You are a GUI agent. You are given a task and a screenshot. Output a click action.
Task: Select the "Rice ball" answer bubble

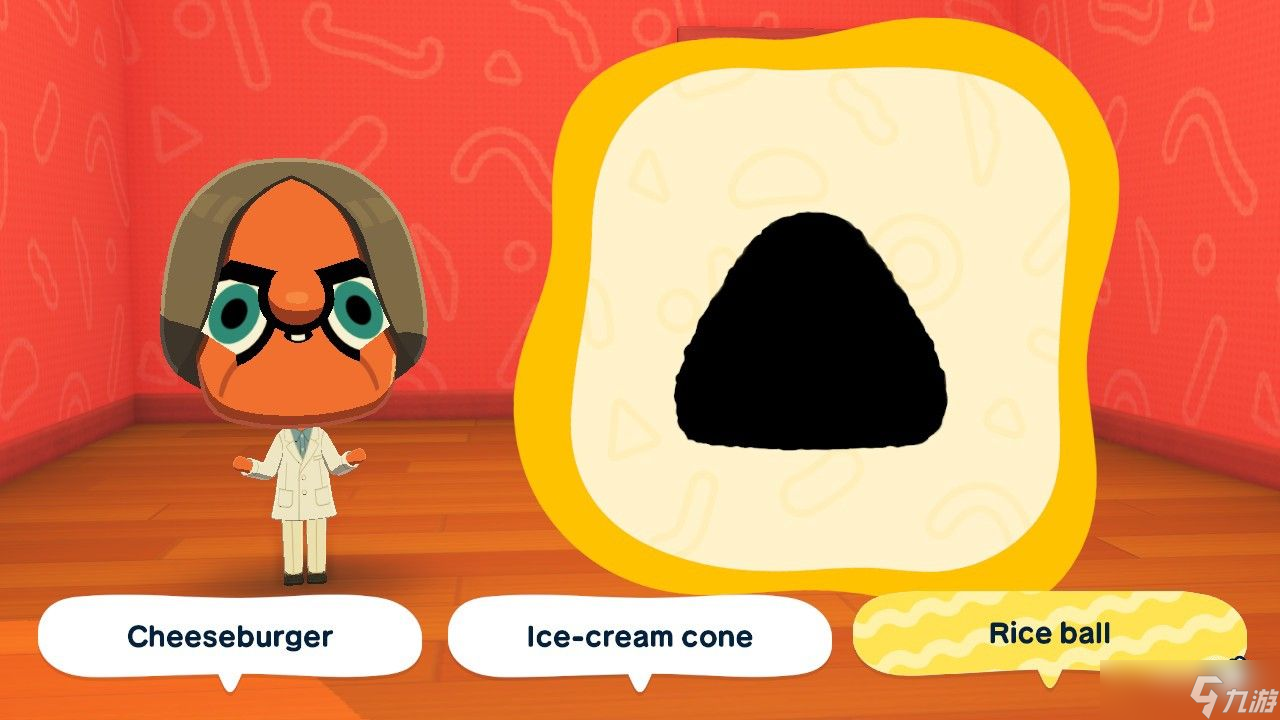[x=1049, y=633]
